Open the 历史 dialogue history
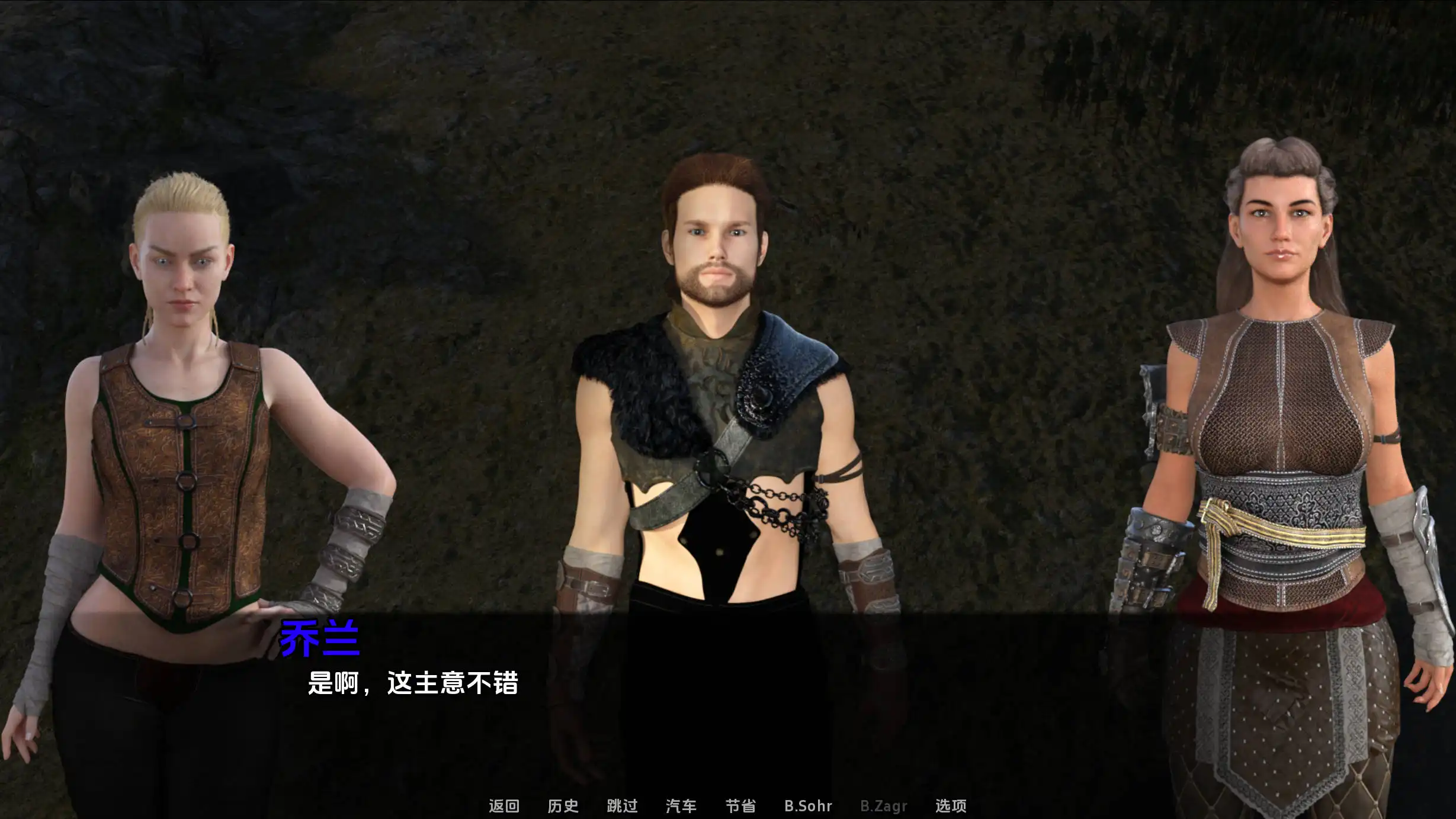This screenshot has width=1456, height=819. [x=564, y=806]
